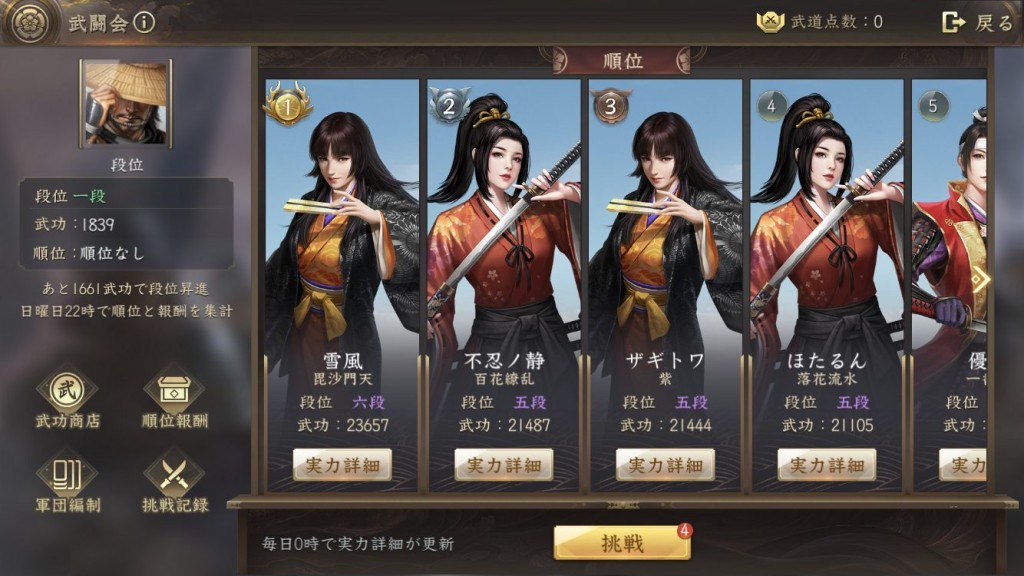This screenshot has width=1024, height=576.
Task: Click the 戻る back button
Action: 978,22
